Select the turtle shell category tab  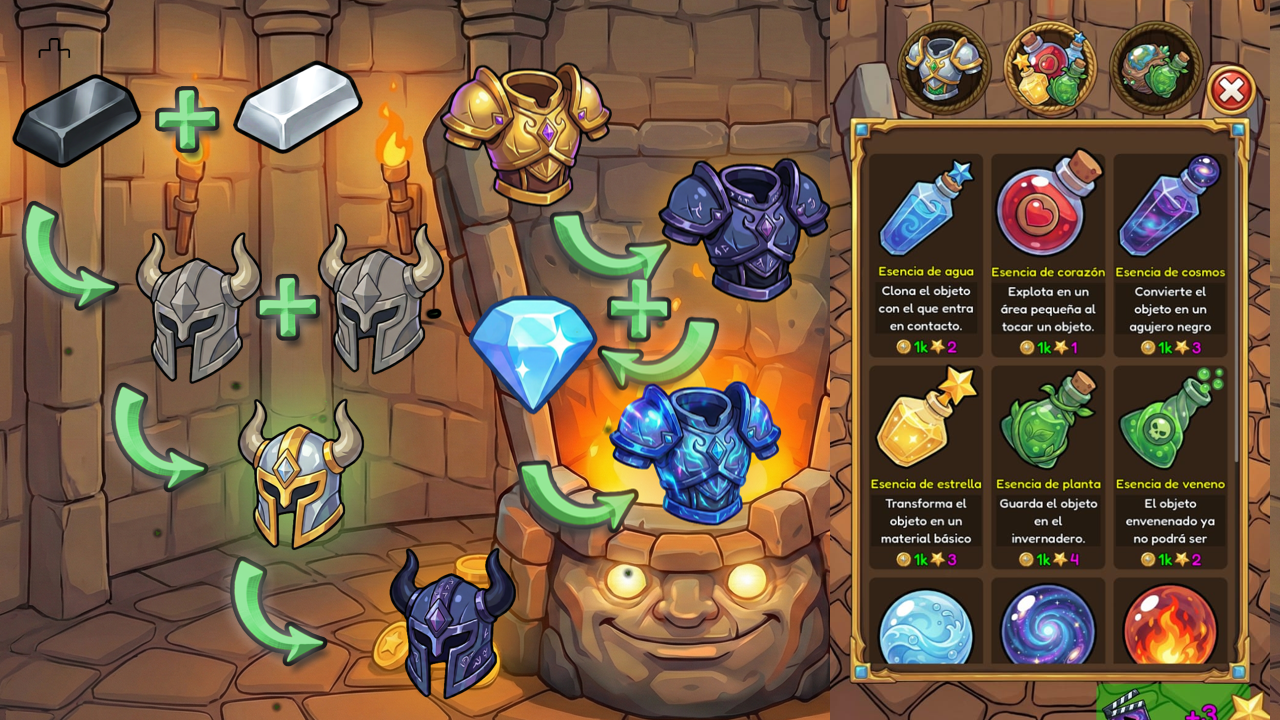pyautogui.click(x=1156, y=68)
